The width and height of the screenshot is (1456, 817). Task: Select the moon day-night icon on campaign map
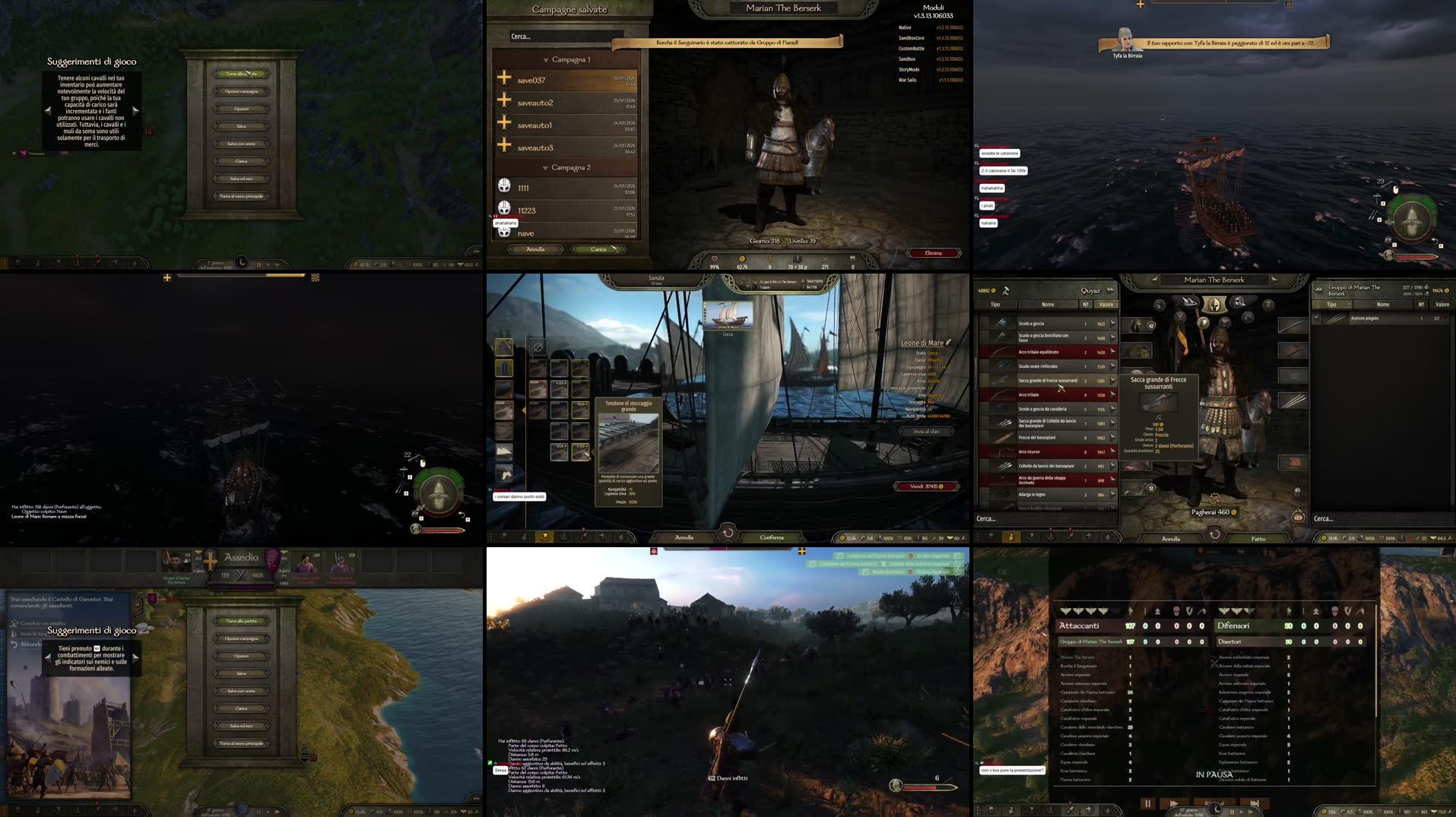coord(242,262)
